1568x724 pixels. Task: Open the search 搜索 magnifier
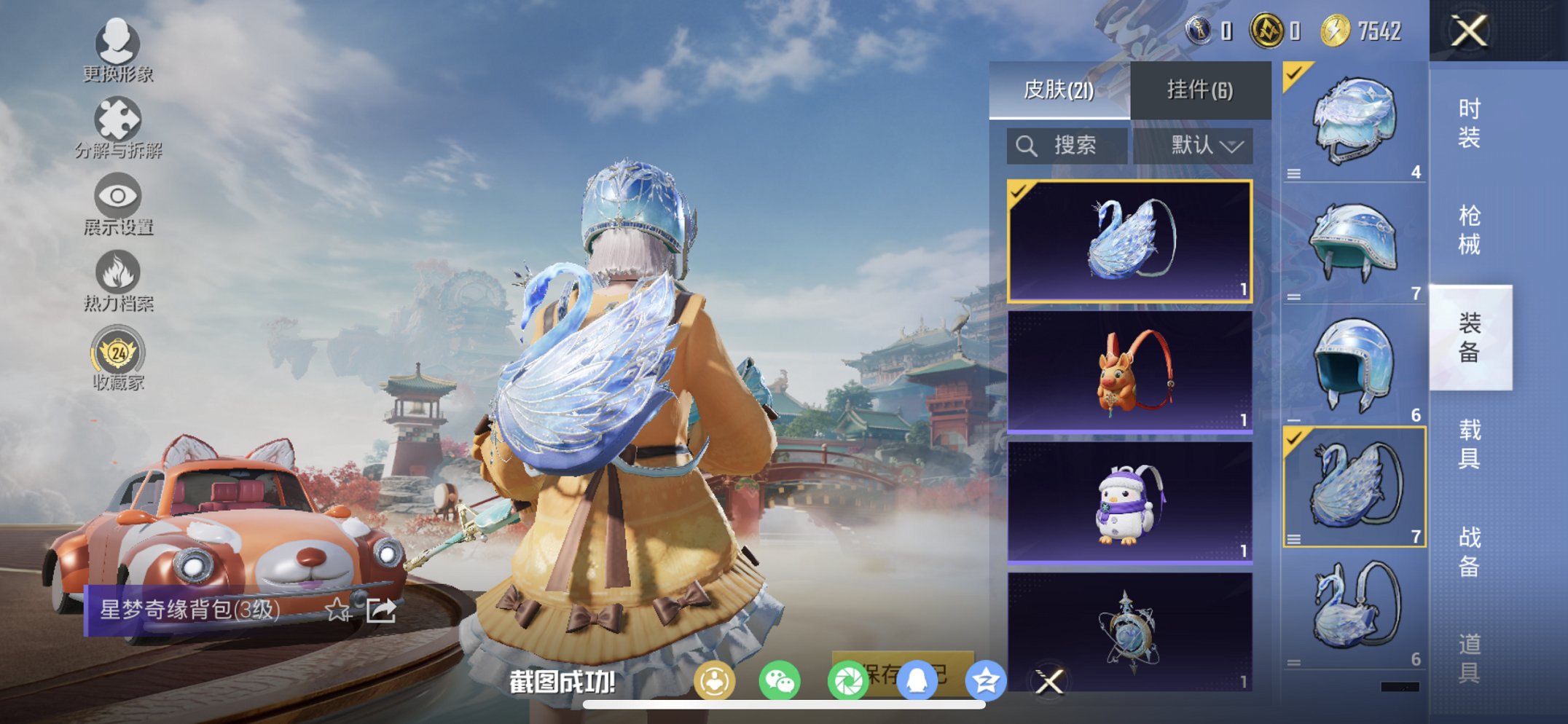[1027, 144]
